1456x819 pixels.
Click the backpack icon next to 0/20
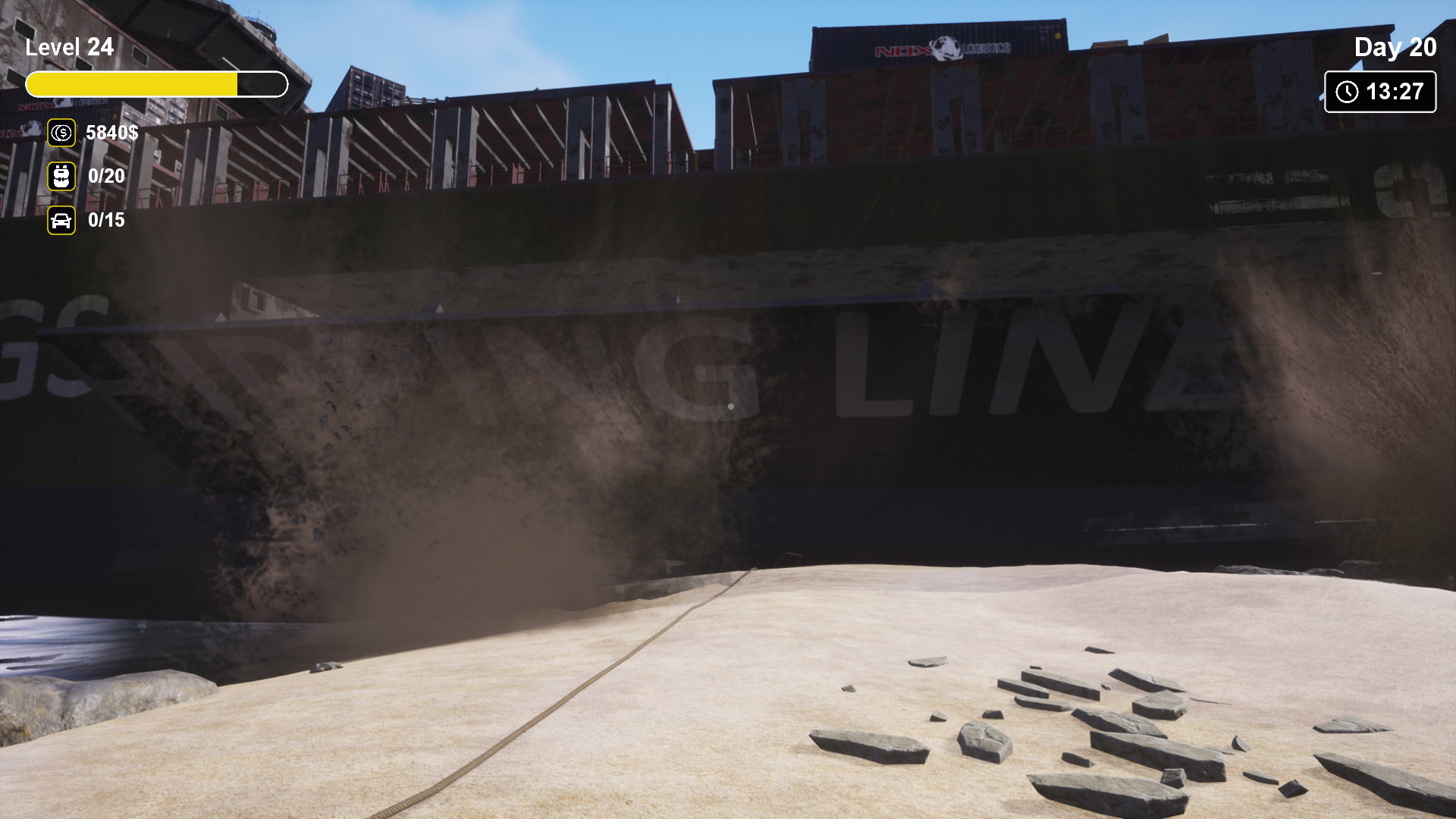point(60,177)
